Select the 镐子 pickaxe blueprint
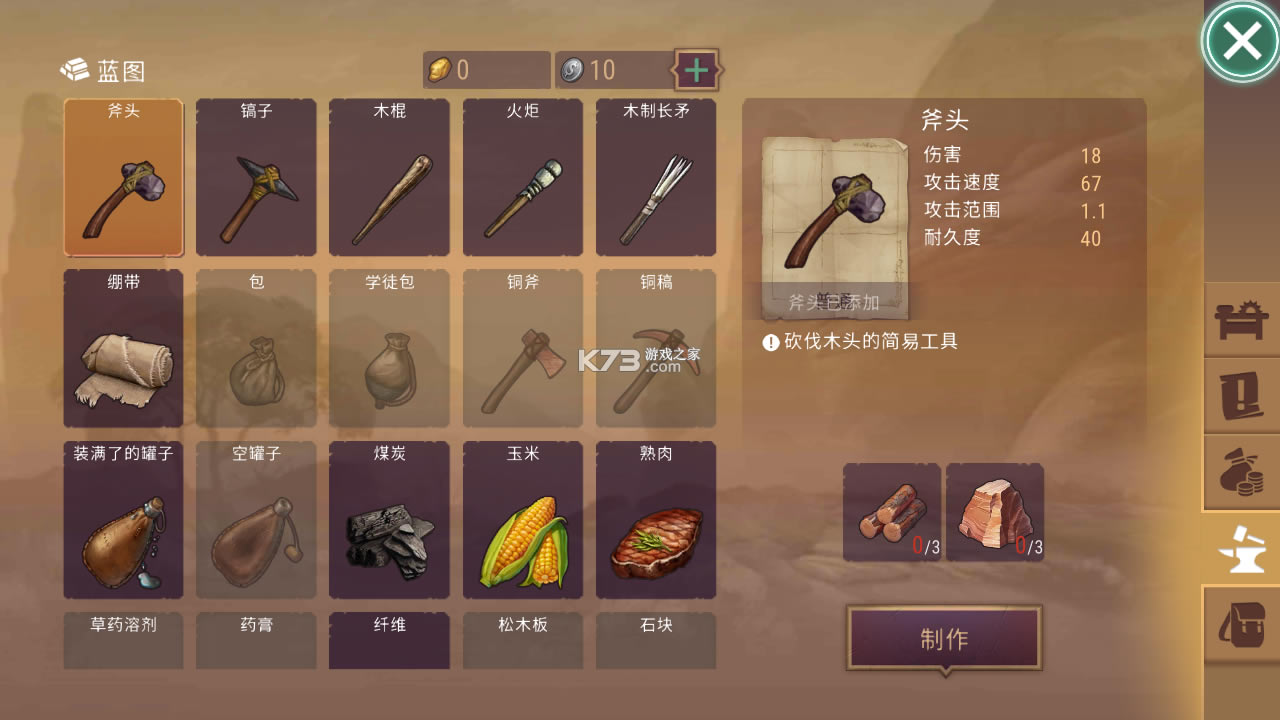The image size is (1280, 720). pos(256,178)
